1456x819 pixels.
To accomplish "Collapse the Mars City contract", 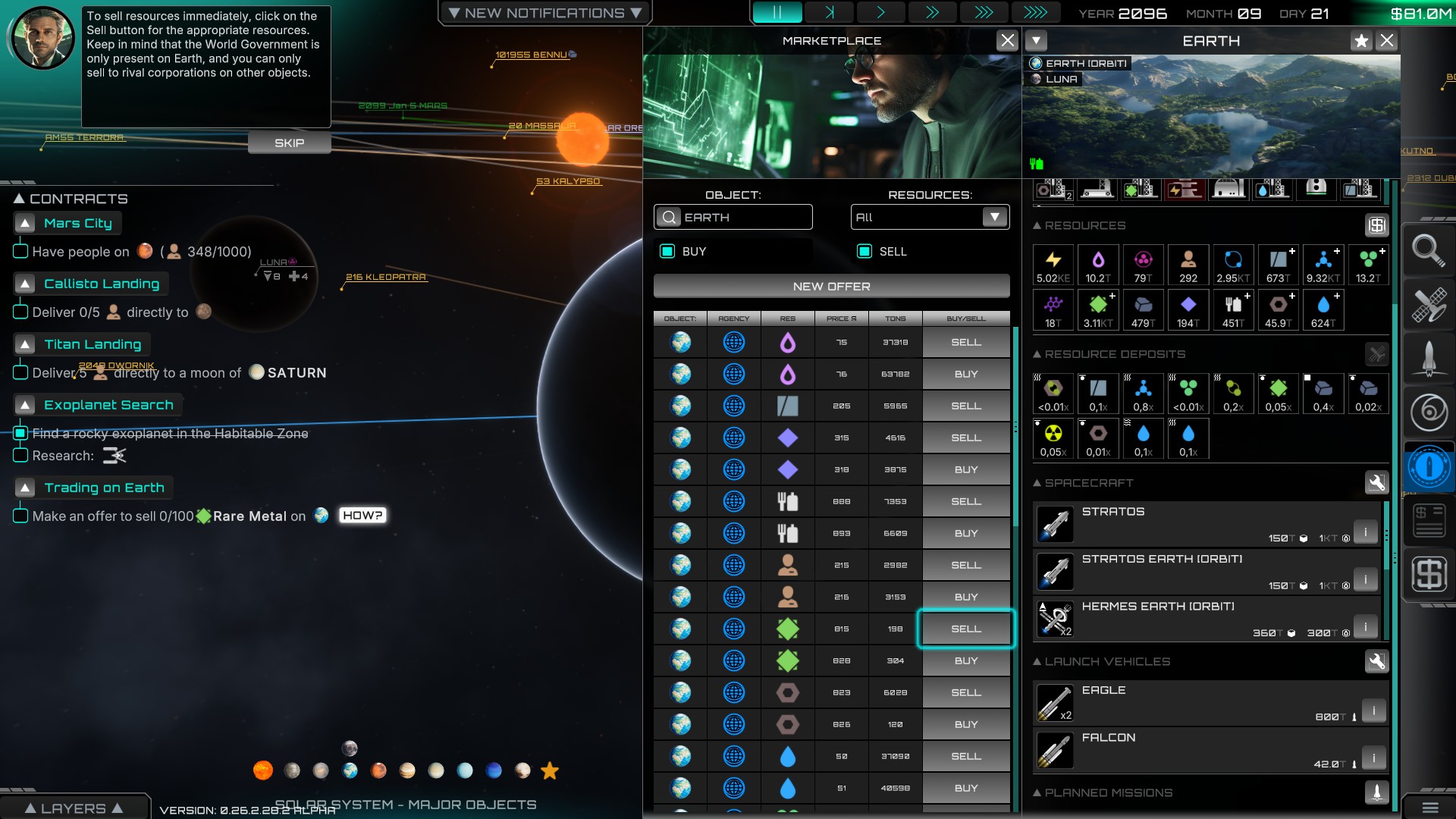I will 26,224.
